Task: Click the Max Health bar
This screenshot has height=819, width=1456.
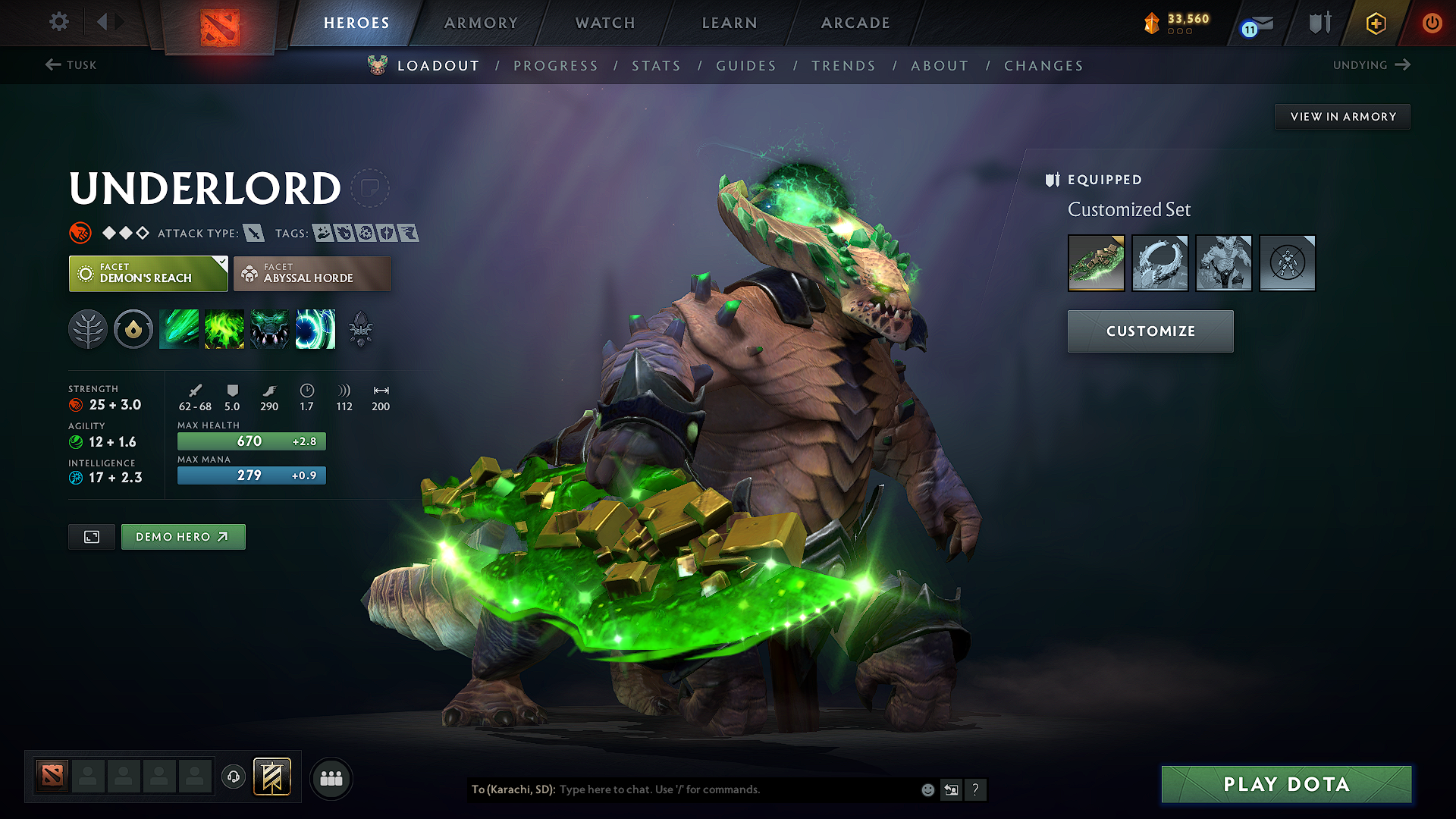Action: [x=251, y=441]
